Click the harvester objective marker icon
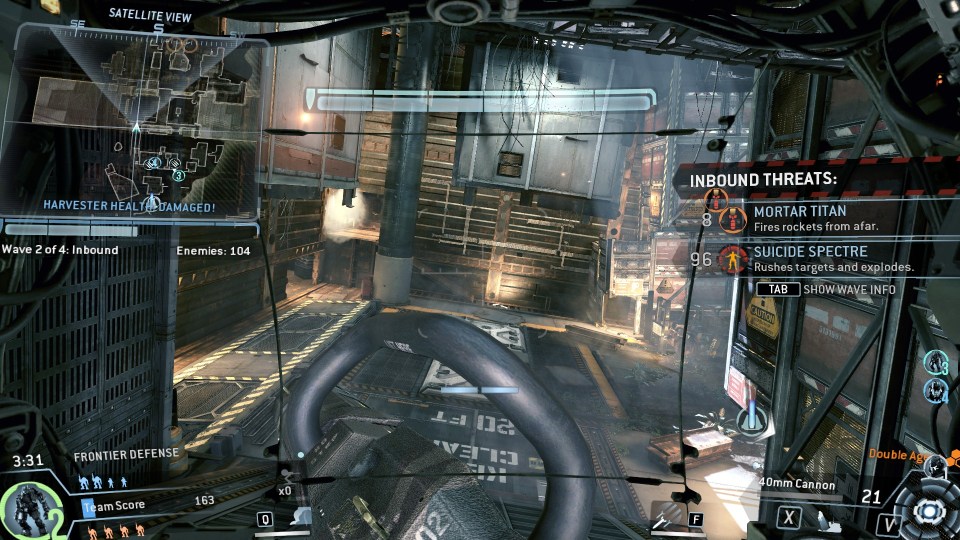This screenshot has height=540, width=960. [x=747, y=417]
